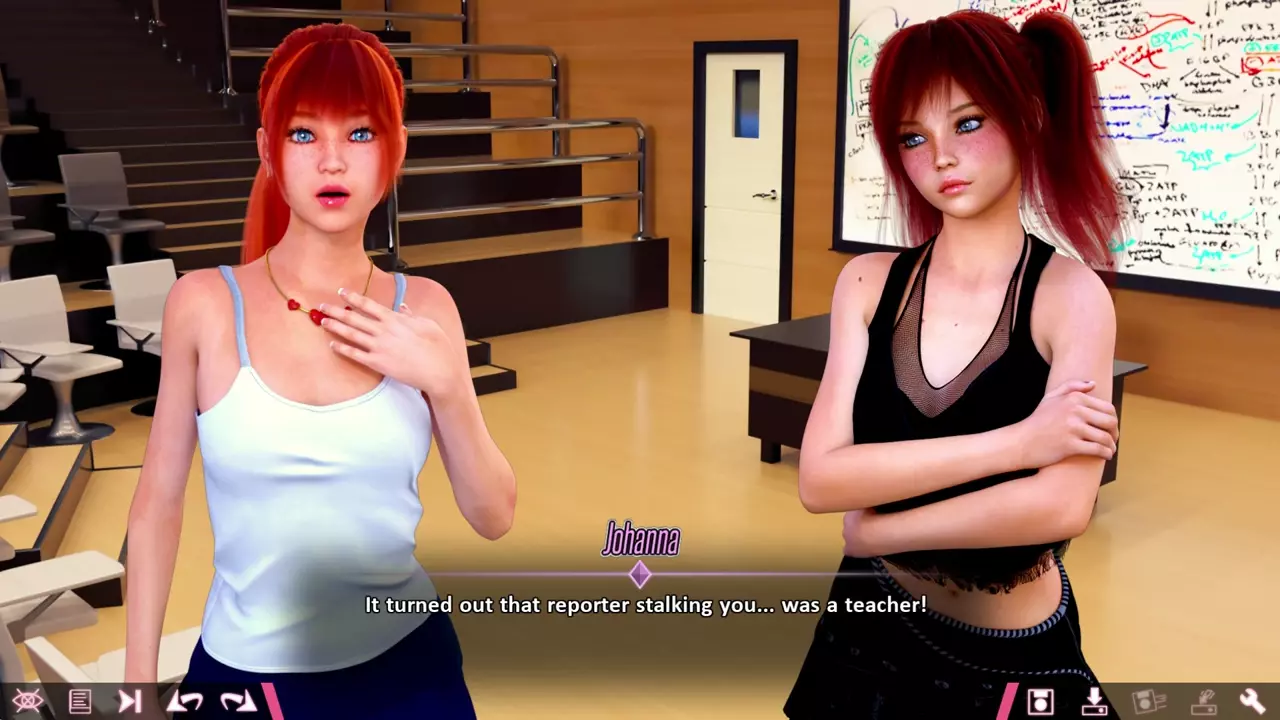
Task: Open the save game screen (floppy disk)
Action: pos(1041,701)
